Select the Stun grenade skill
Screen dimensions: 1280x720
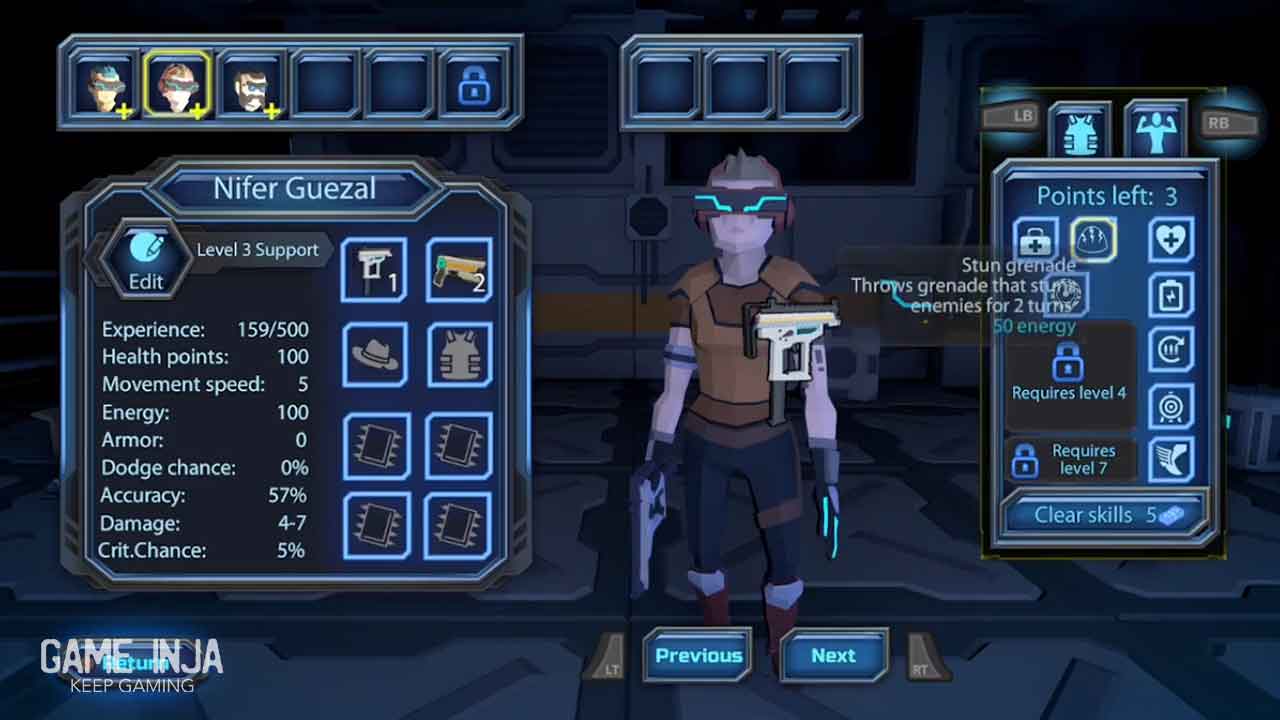tap(1093, 241)
